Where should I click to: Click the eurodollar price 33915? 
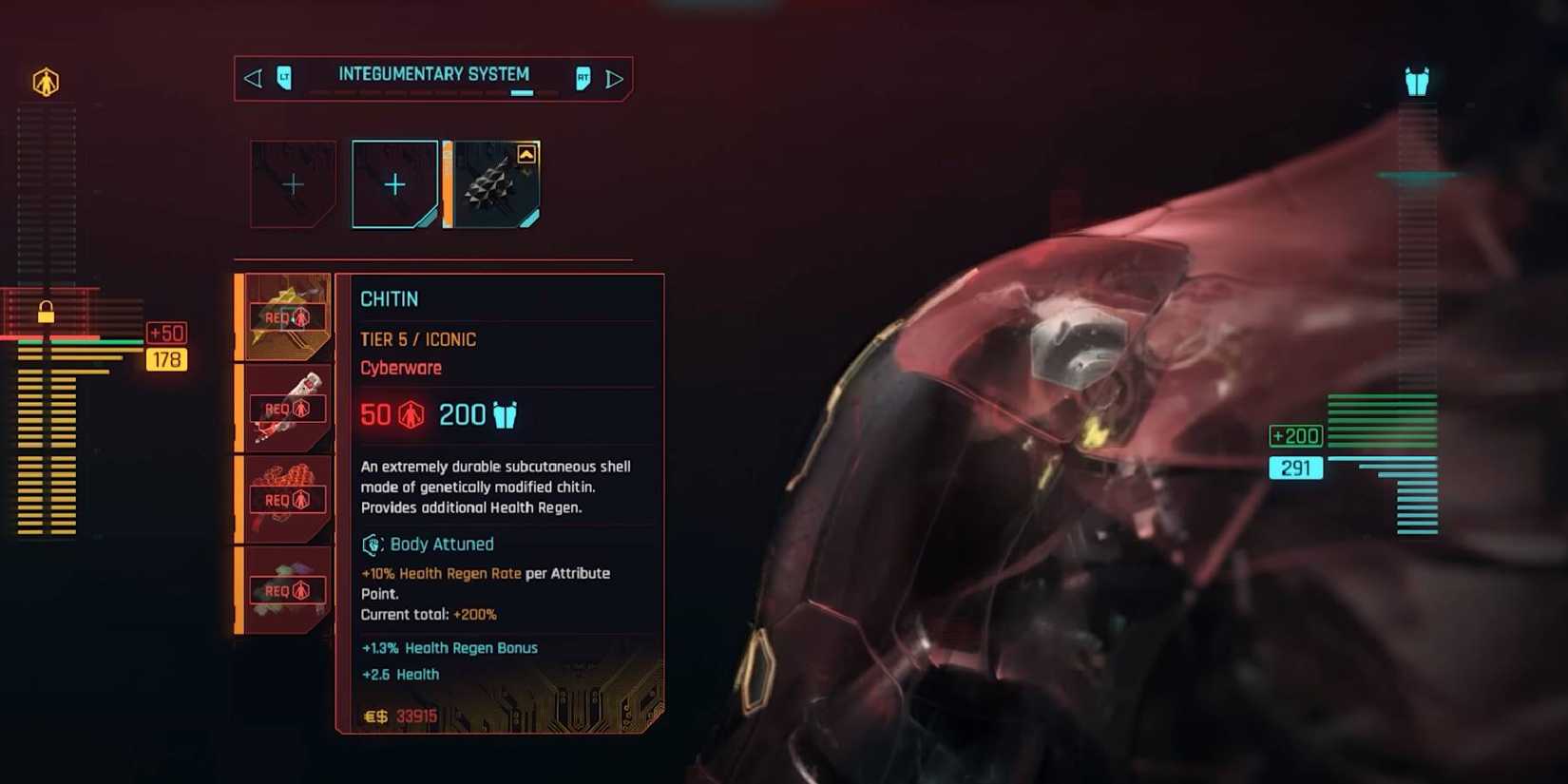(x=414, y=716)
